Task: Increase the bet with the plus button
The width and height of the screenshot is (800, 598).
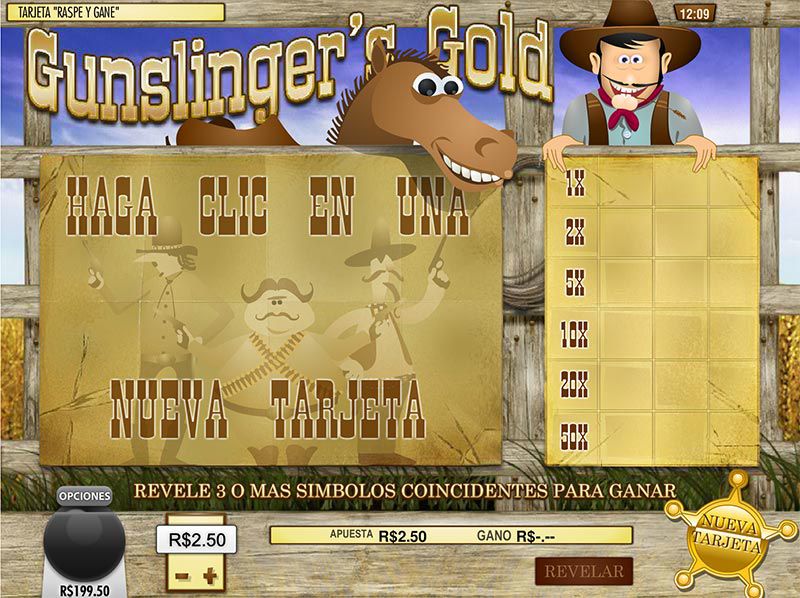Action: [x=209, y=576]
